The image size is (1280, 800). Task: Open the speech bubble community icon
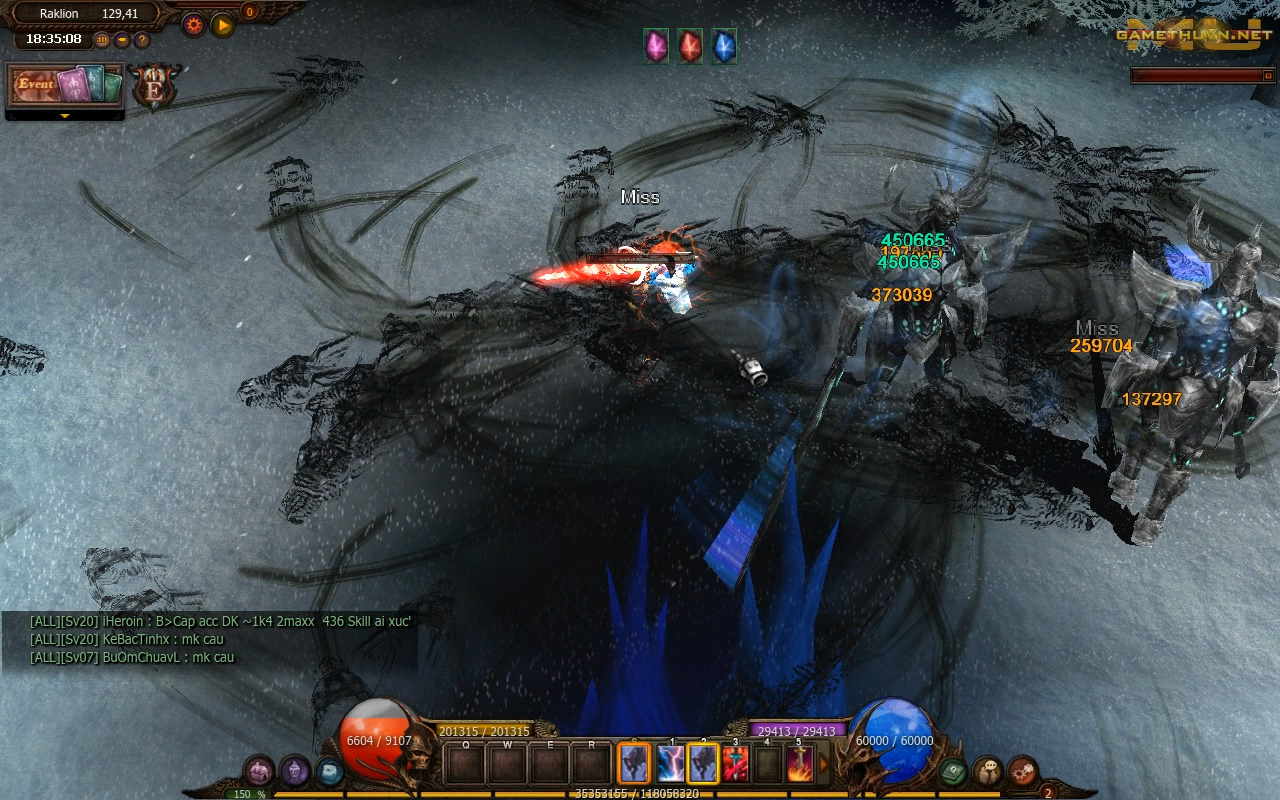[988, 771]
